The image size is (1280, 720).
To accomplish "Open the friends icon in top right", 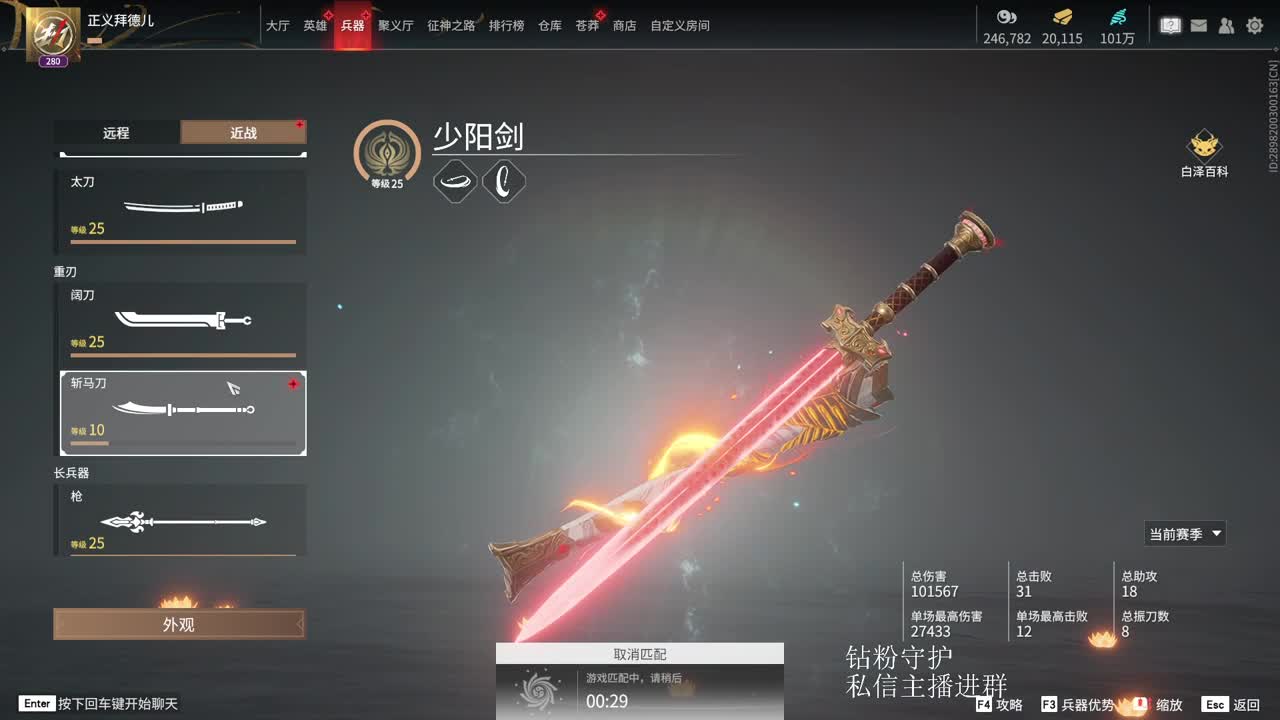I will [1226, 25].
